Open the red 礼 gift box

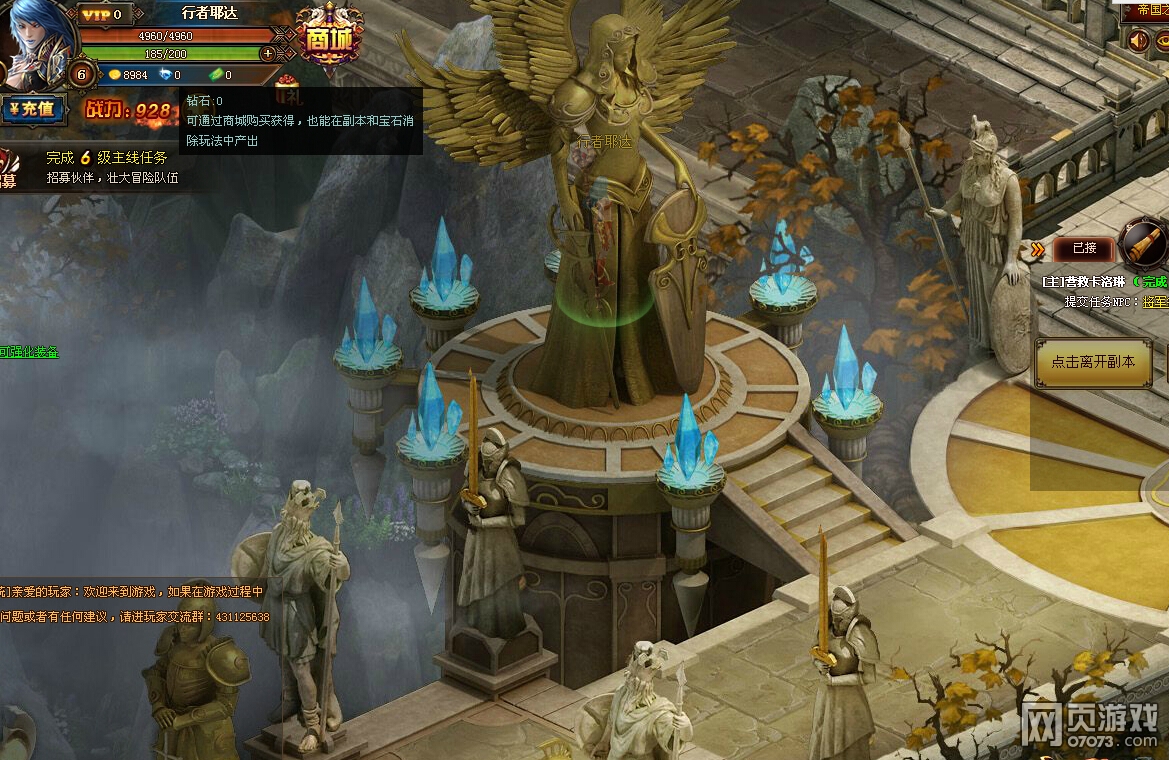288,89
